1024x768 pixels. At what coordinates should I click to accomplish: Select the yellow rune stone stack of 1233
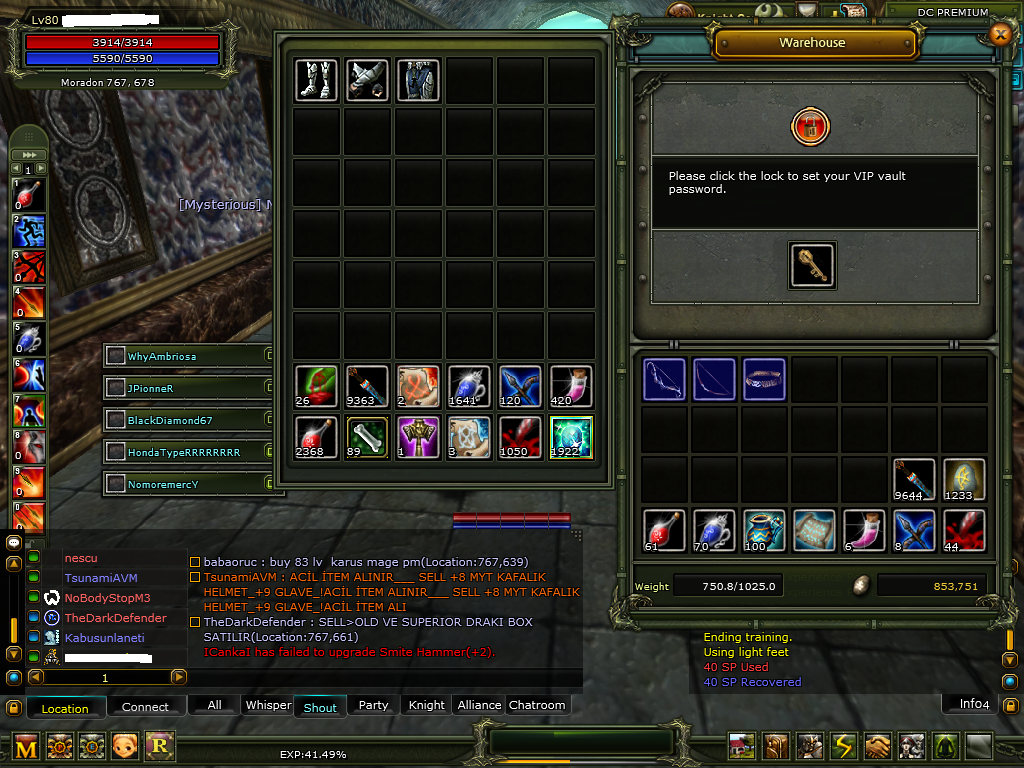(964, 480)
